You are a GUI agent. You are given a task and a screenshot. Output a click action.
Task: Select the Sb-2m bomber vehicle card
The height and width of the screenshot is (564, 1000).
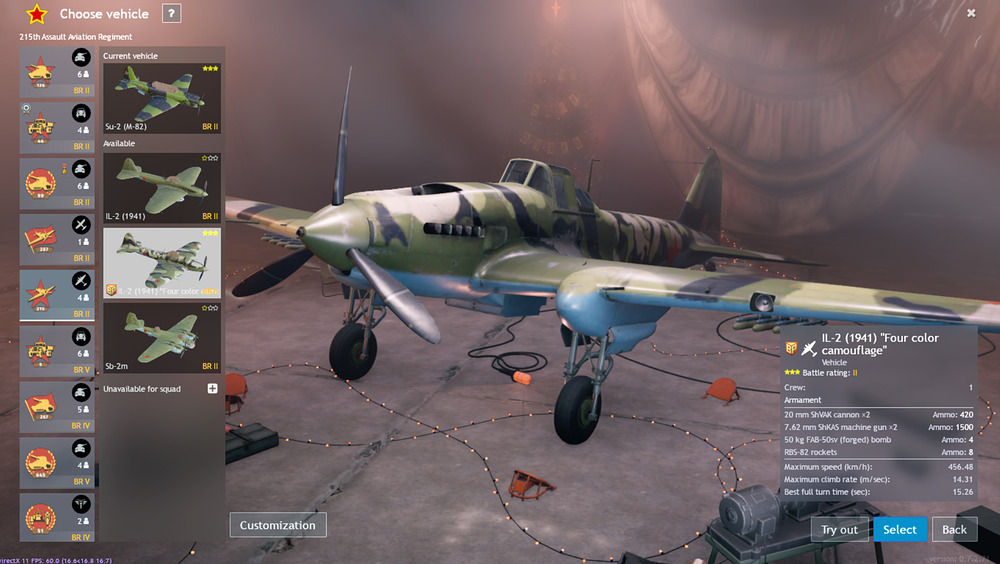pyautogui.click(x=162, y=337)
